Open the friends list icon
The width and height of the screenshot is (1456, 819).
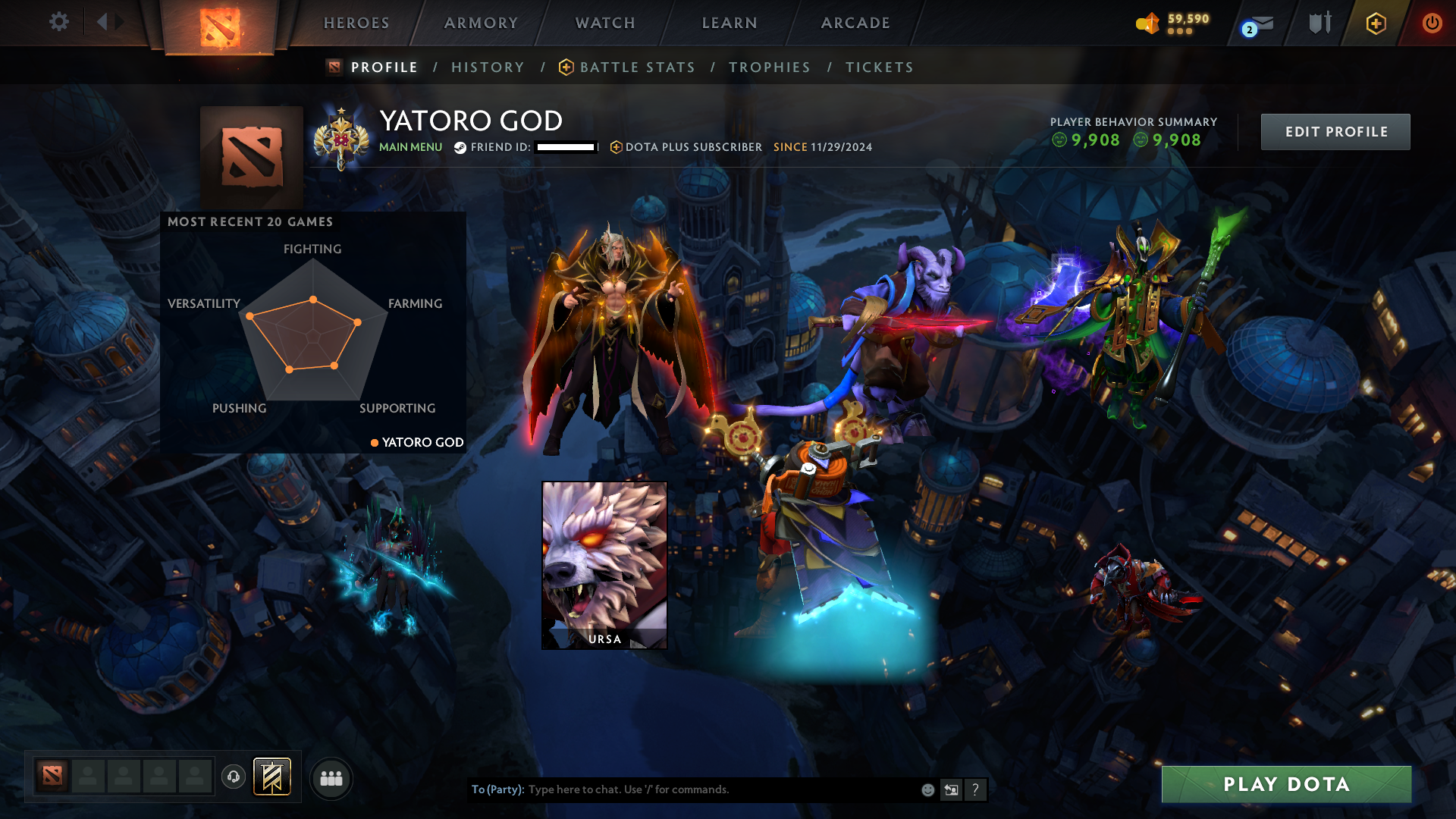coord(331,777)
